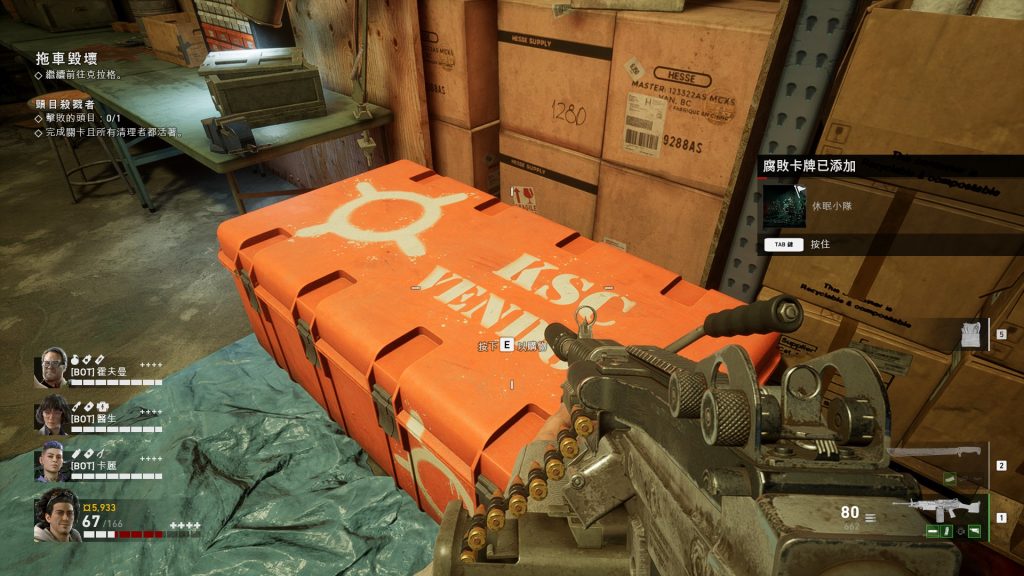This screenshot has height=576, width=1024.
Task: Select the armor vest item slot
Action: 968,335
